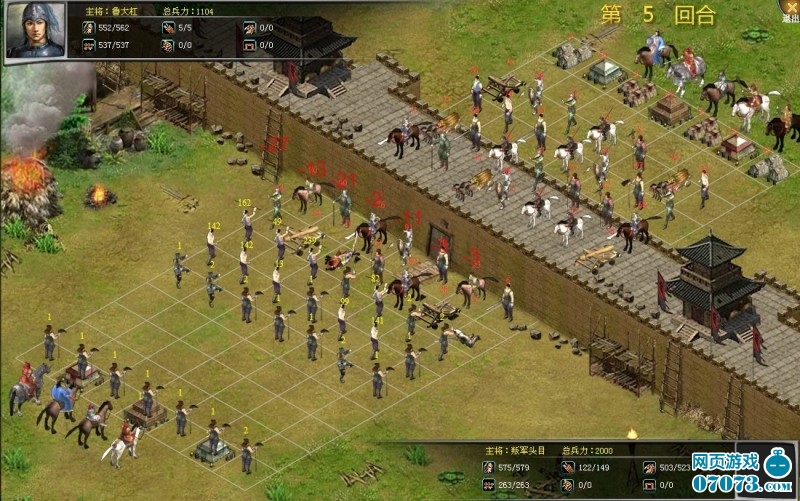Open the 07073.com watermark logo

[x=738, y=473]
